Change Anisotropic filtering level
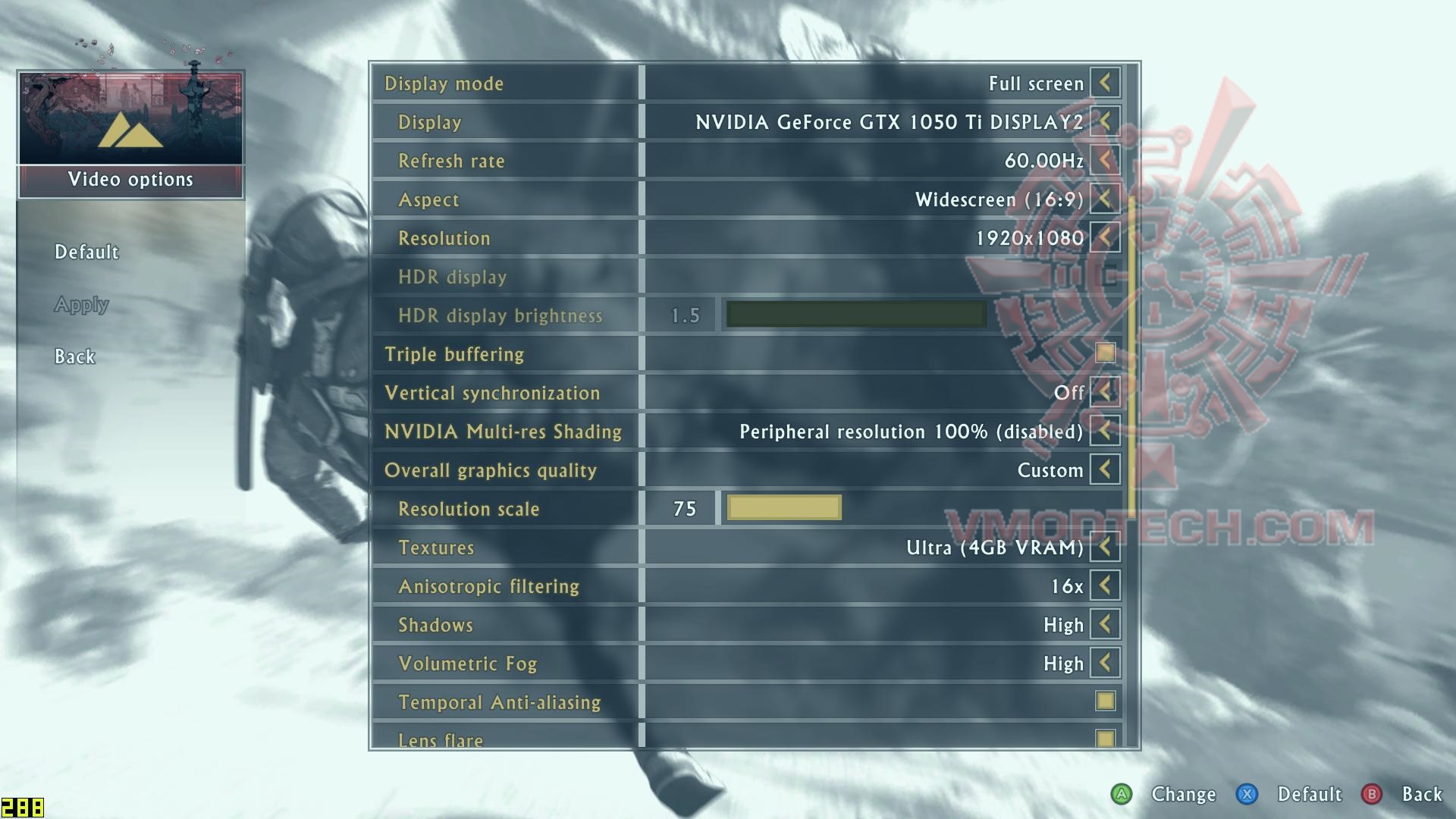The height and width of the screenshot is (819, 1456). point(1105,585)
